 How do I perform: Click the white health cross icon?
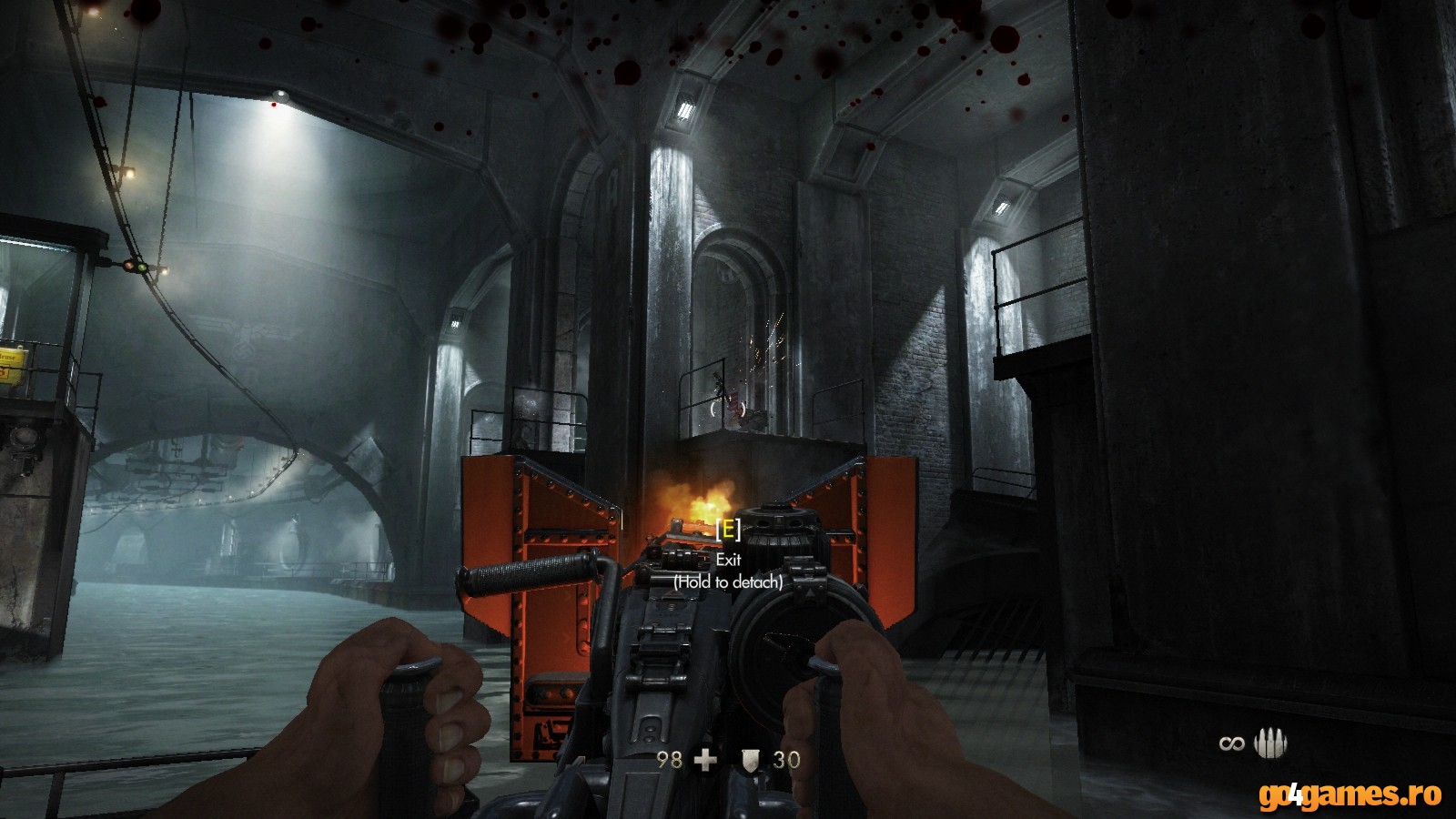click(x=705, y=759)
